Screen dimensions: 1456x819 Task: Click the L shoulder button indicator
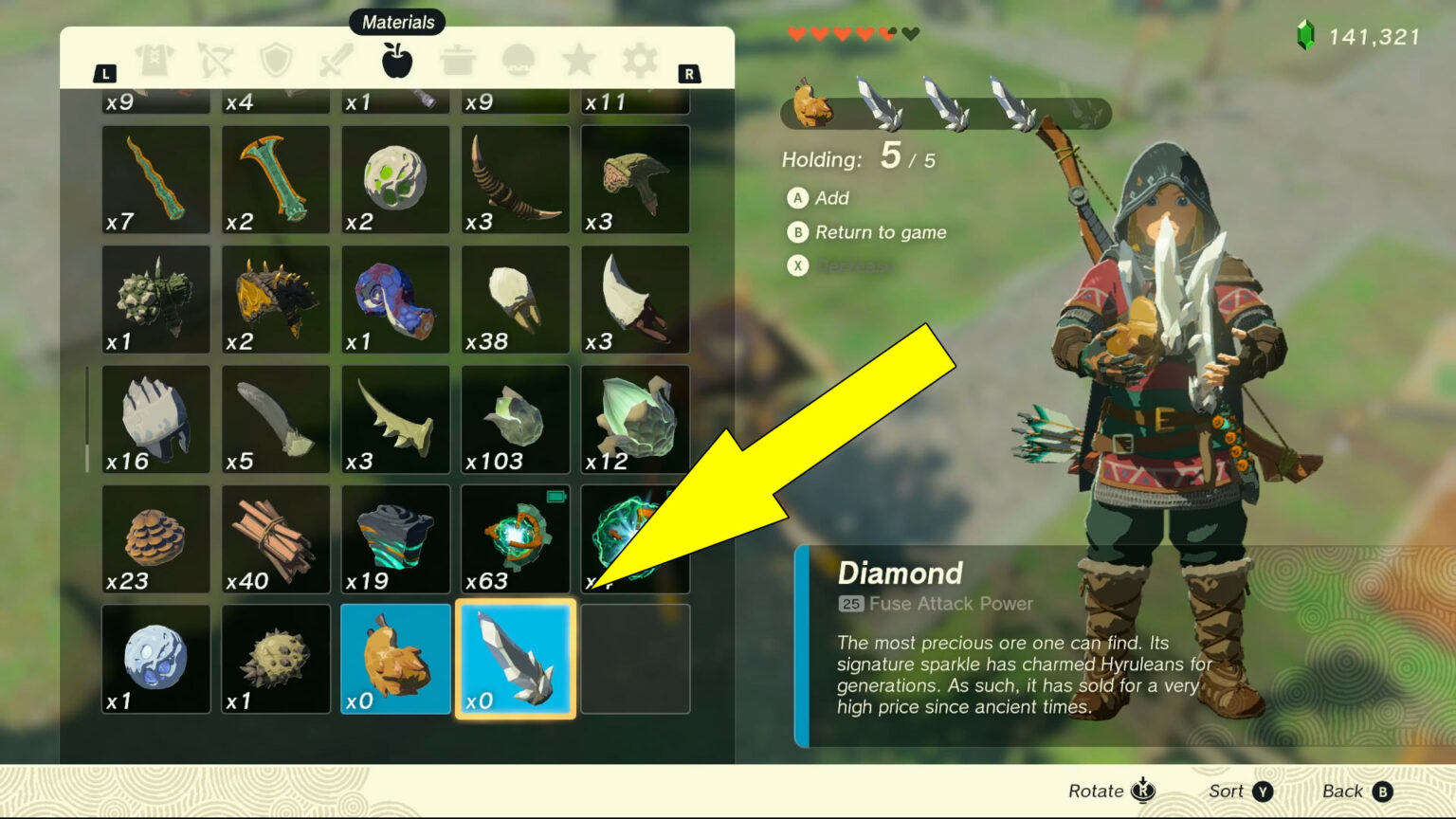(x=104, y=72)
